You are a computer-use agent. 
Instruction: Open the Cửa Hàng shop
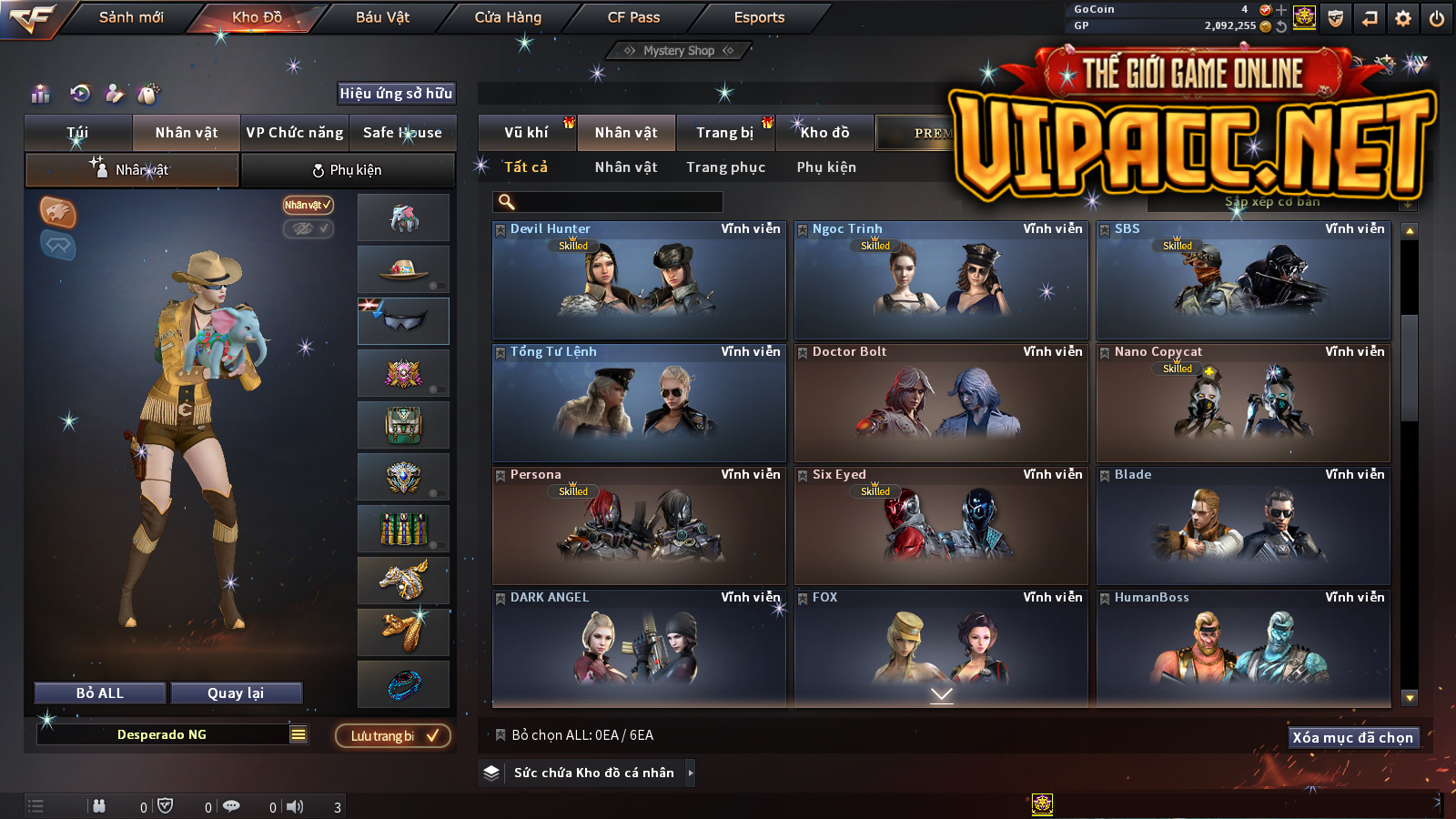(x=508, y=17)
